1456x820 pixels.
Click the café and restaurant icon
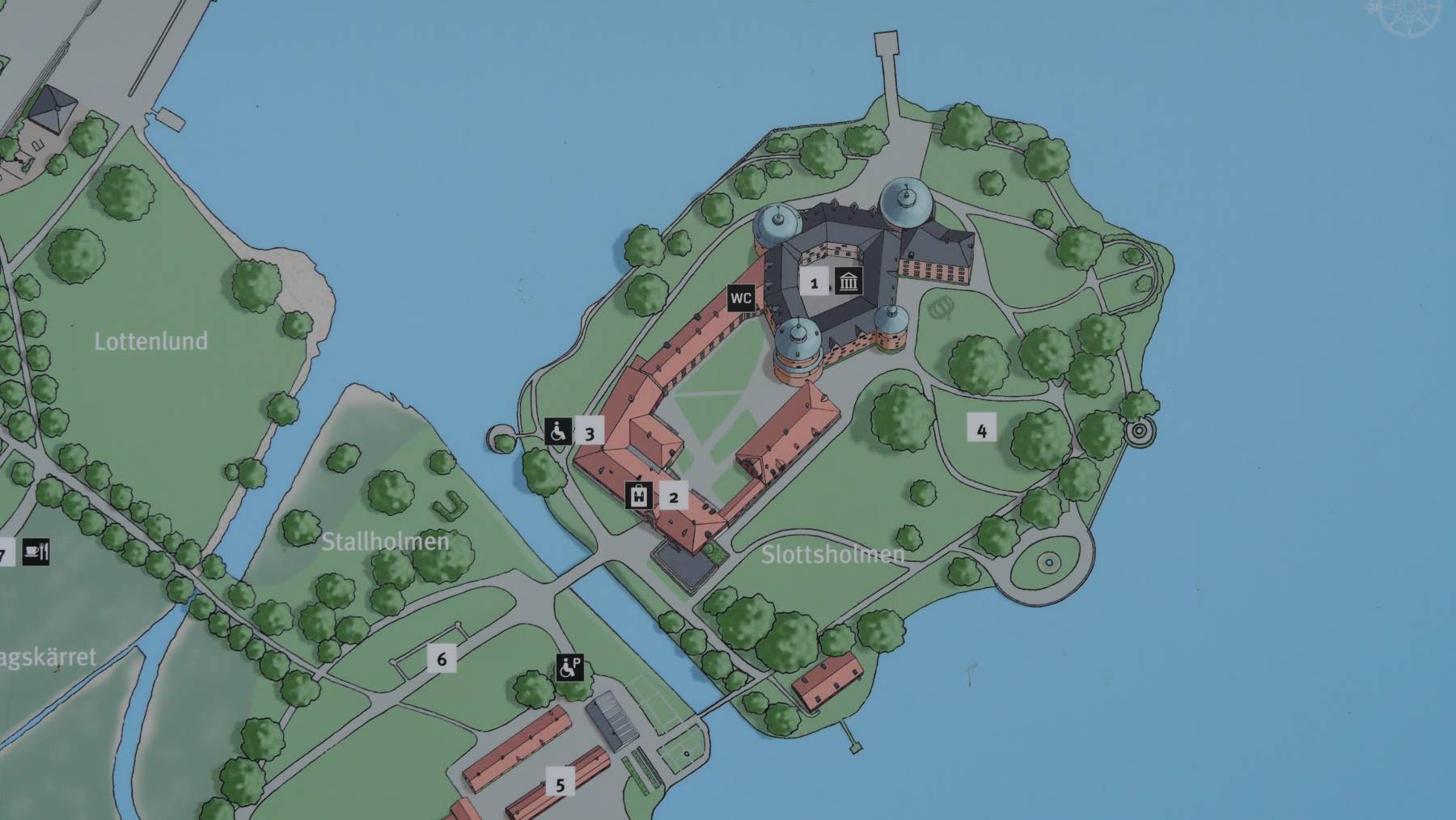(36, 552)
